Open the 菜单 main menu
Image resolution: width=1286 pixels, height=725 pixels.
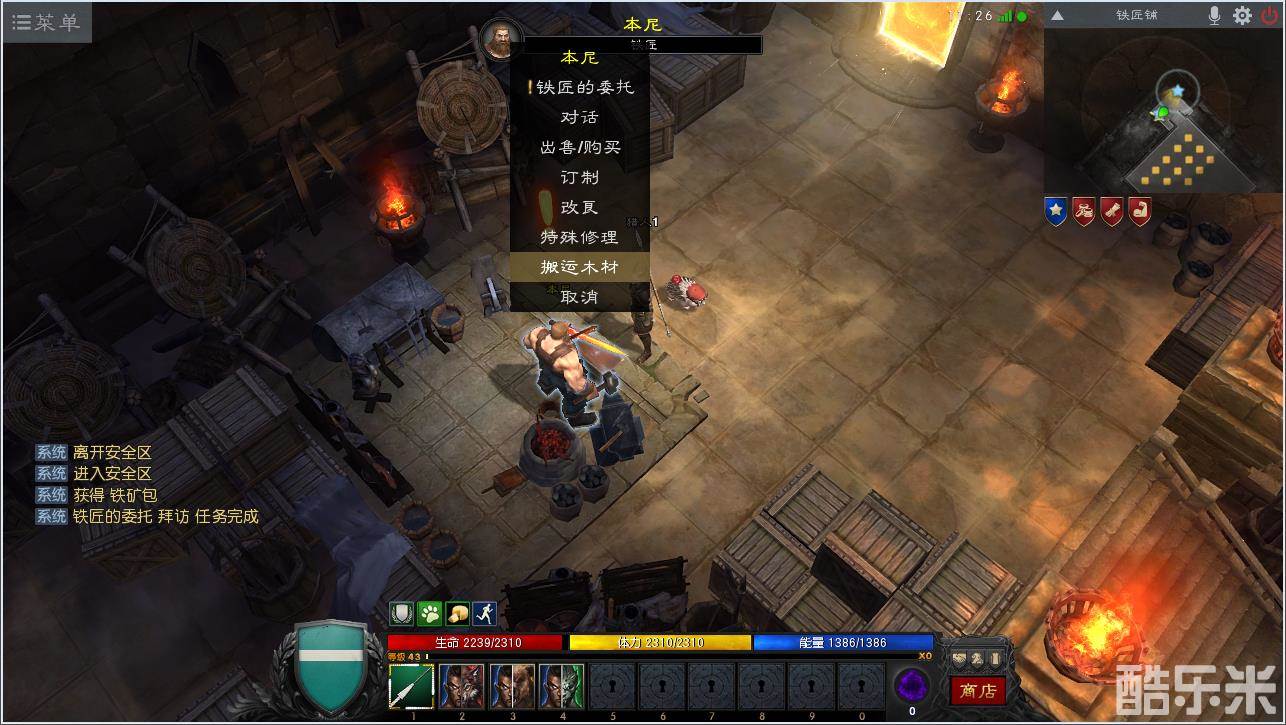tap(46, 22)
